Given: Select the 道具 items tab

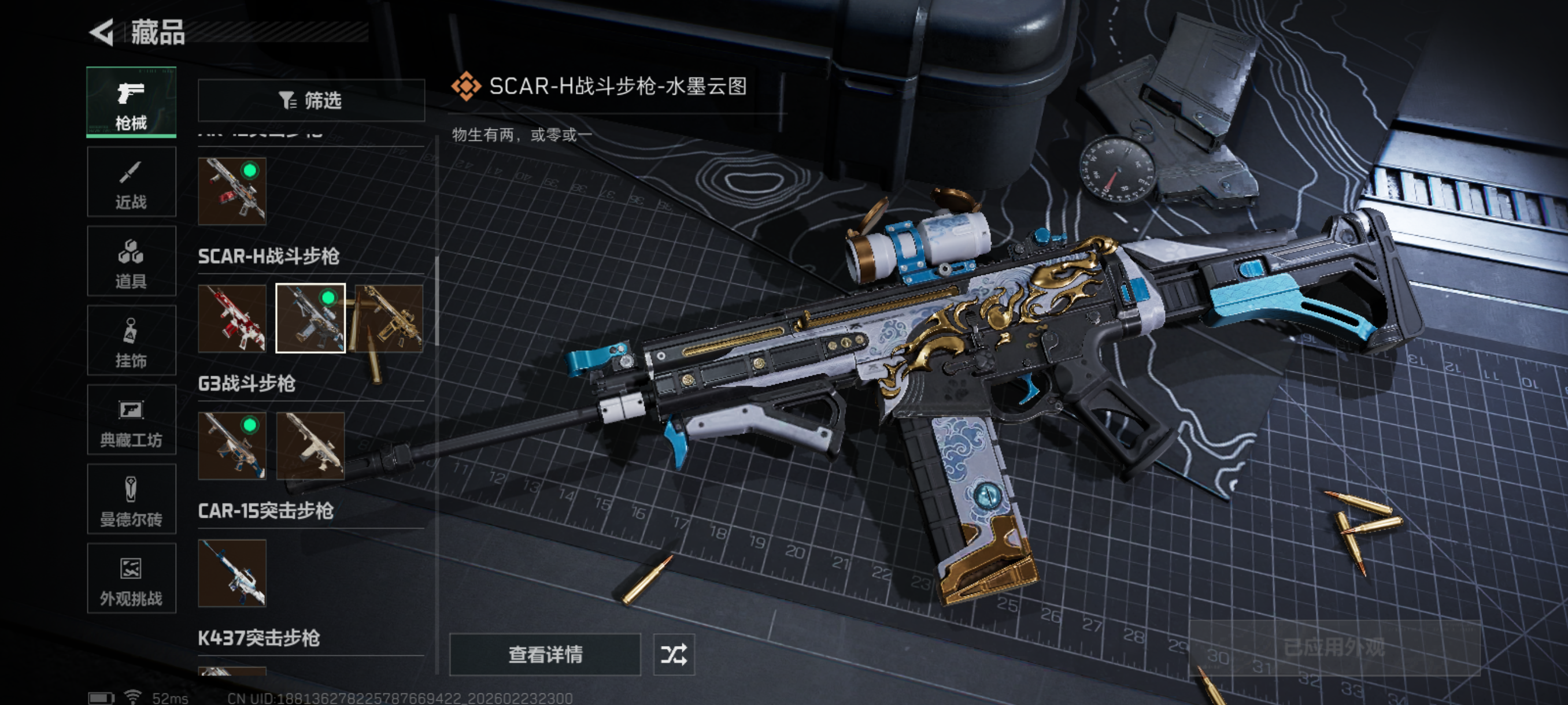Looking at the screenshot, I should [131, 262].
